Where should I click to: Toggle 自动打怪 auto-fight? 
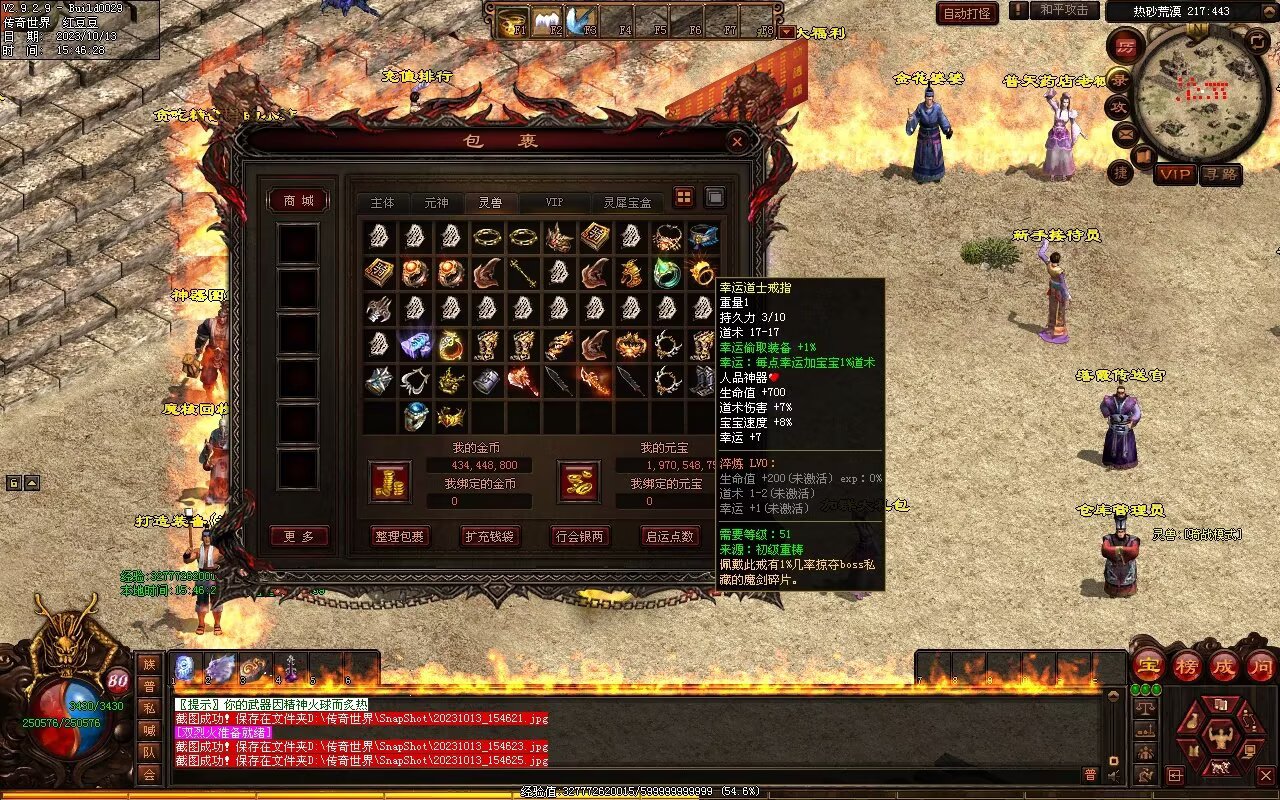pyautogui.click(x=967, y=13)
